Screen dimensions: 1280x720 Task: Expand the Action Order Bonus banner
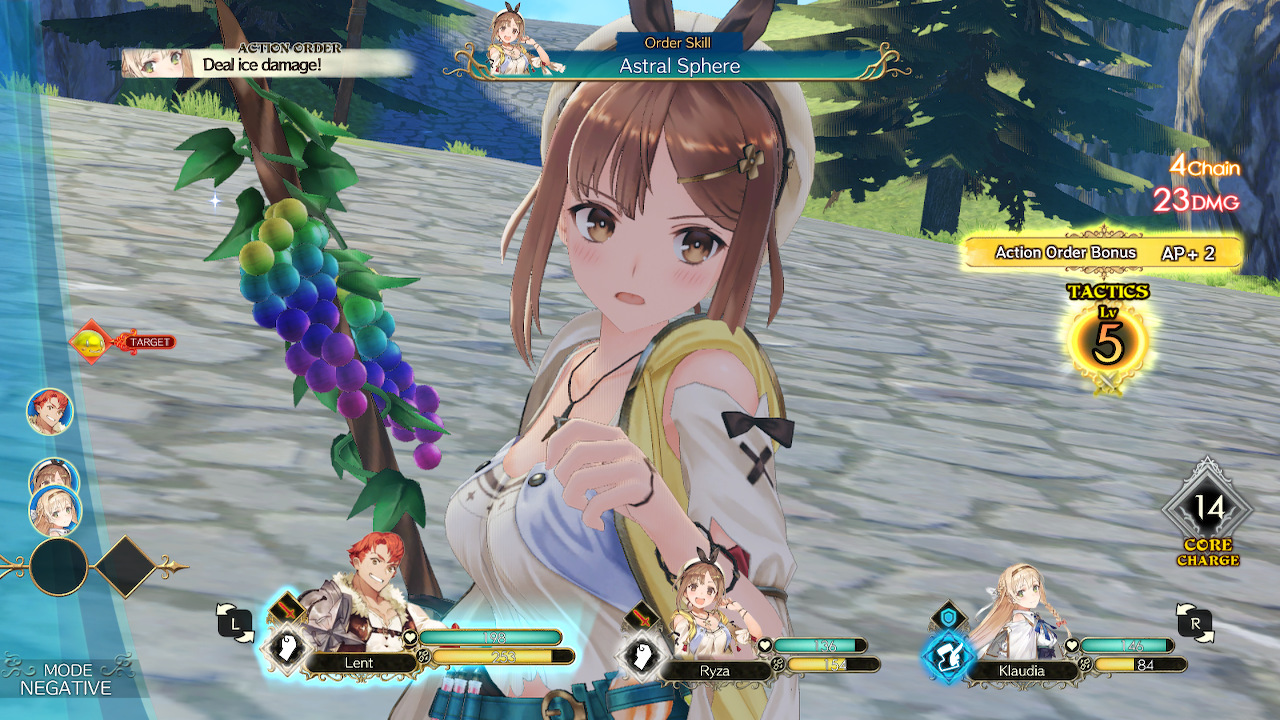tap(1100, 253)
